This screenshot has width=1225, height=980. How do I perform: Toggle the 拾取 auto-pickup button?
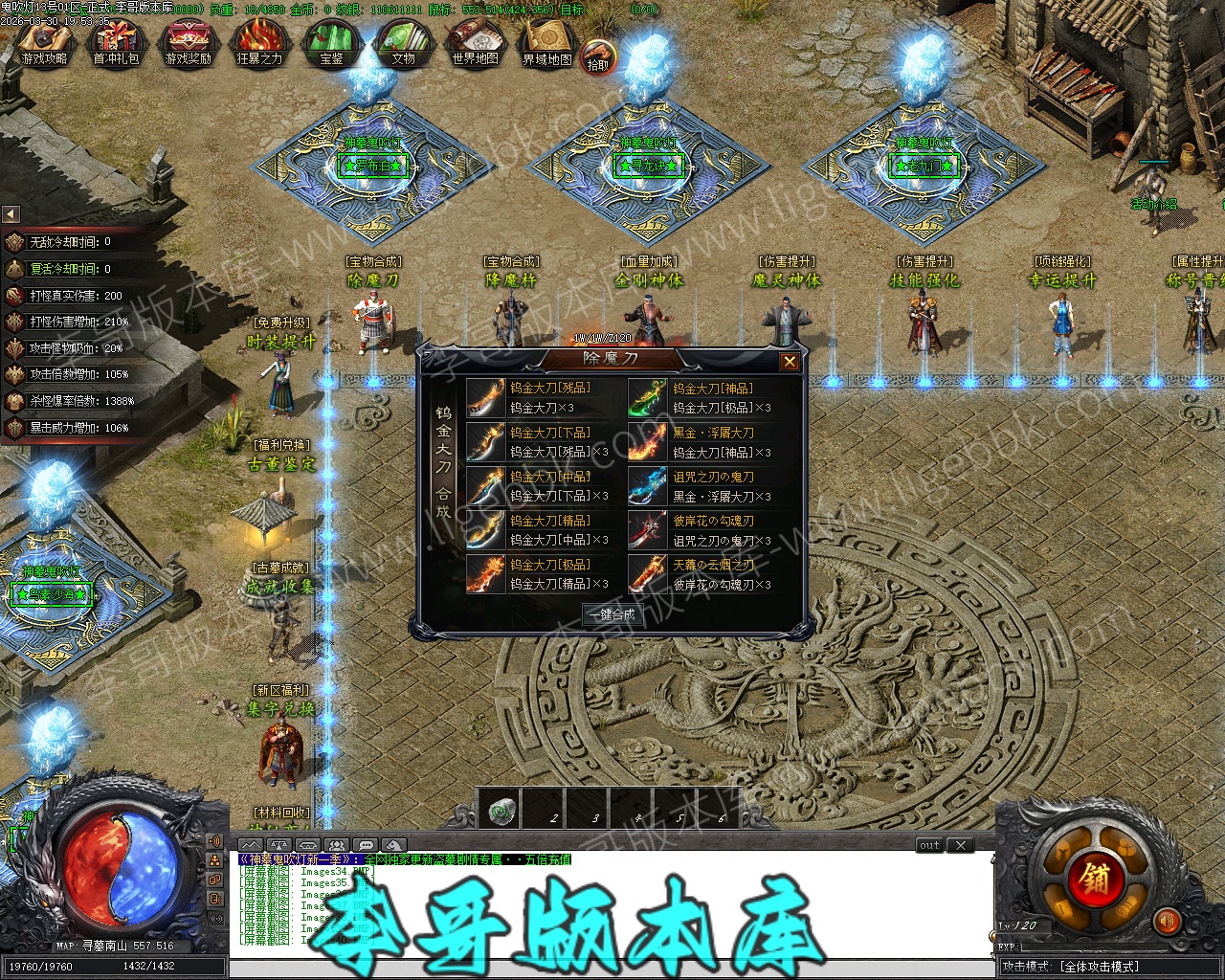click(x=598, y=59)
